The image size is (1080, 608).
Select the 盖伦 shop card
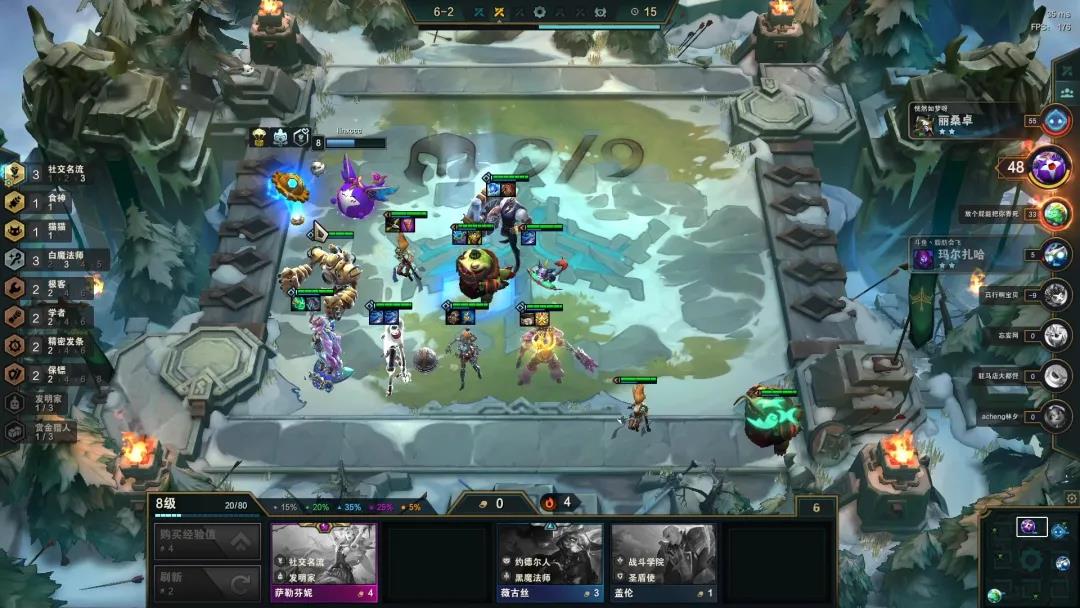point(664,560)
